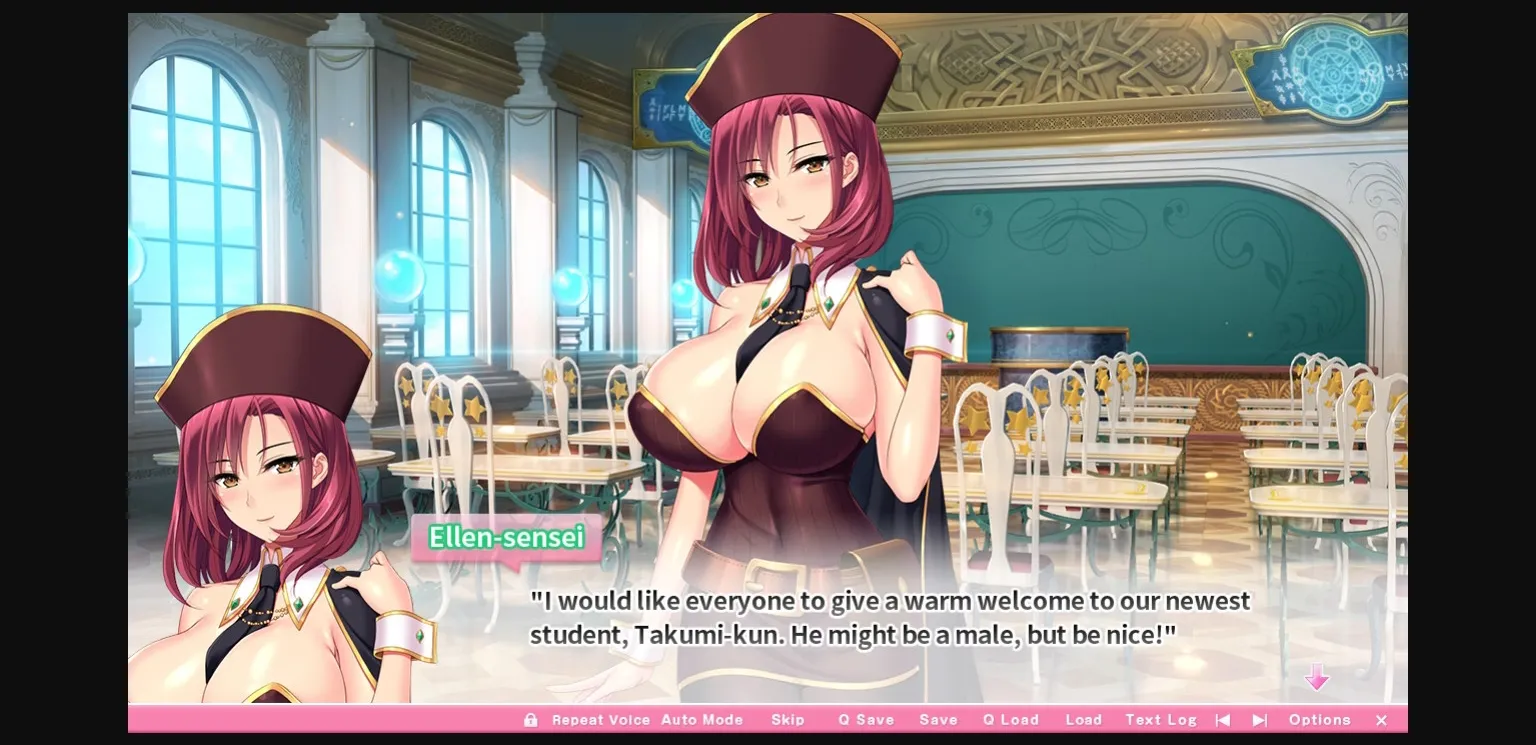Click the Repeat Voice playback control
Screen dimensions: 1536x745
click(601, 719)
